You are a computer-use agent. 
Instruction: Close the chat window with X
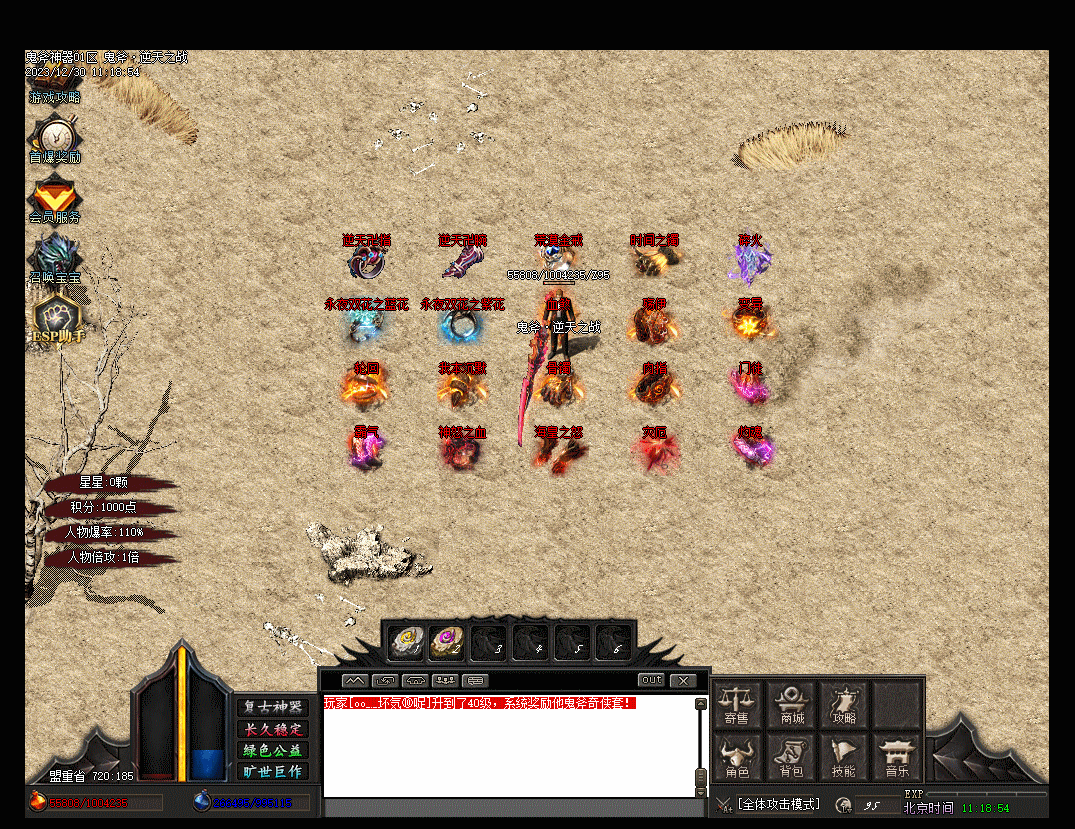(x=683, y=680)
